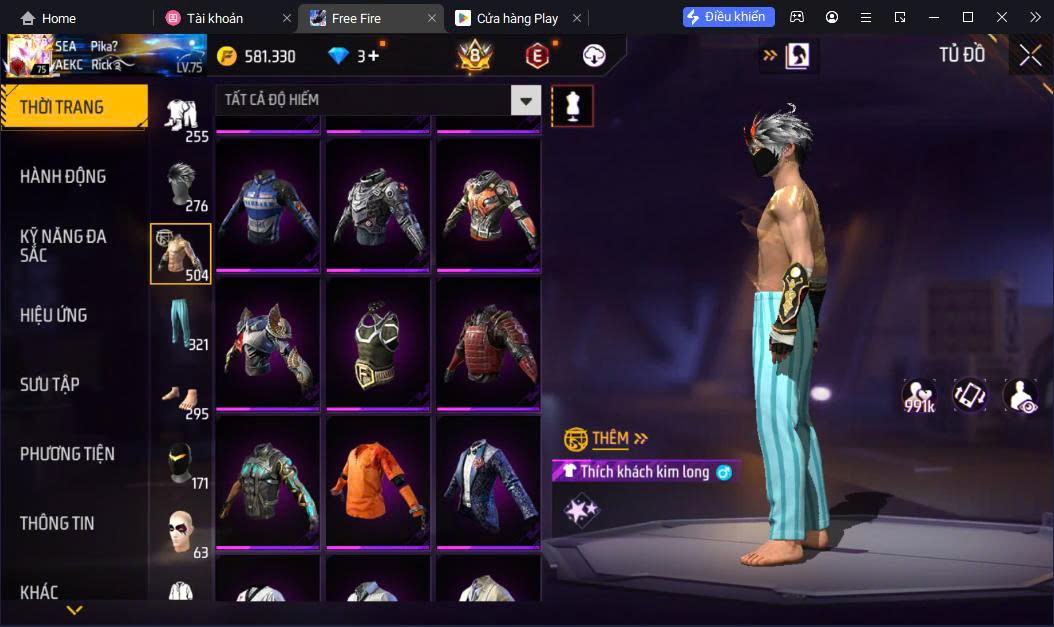Select the Kỹ Năng Đa Sắc tab
Screen dimensions: 1054x627
pos(63,246)
